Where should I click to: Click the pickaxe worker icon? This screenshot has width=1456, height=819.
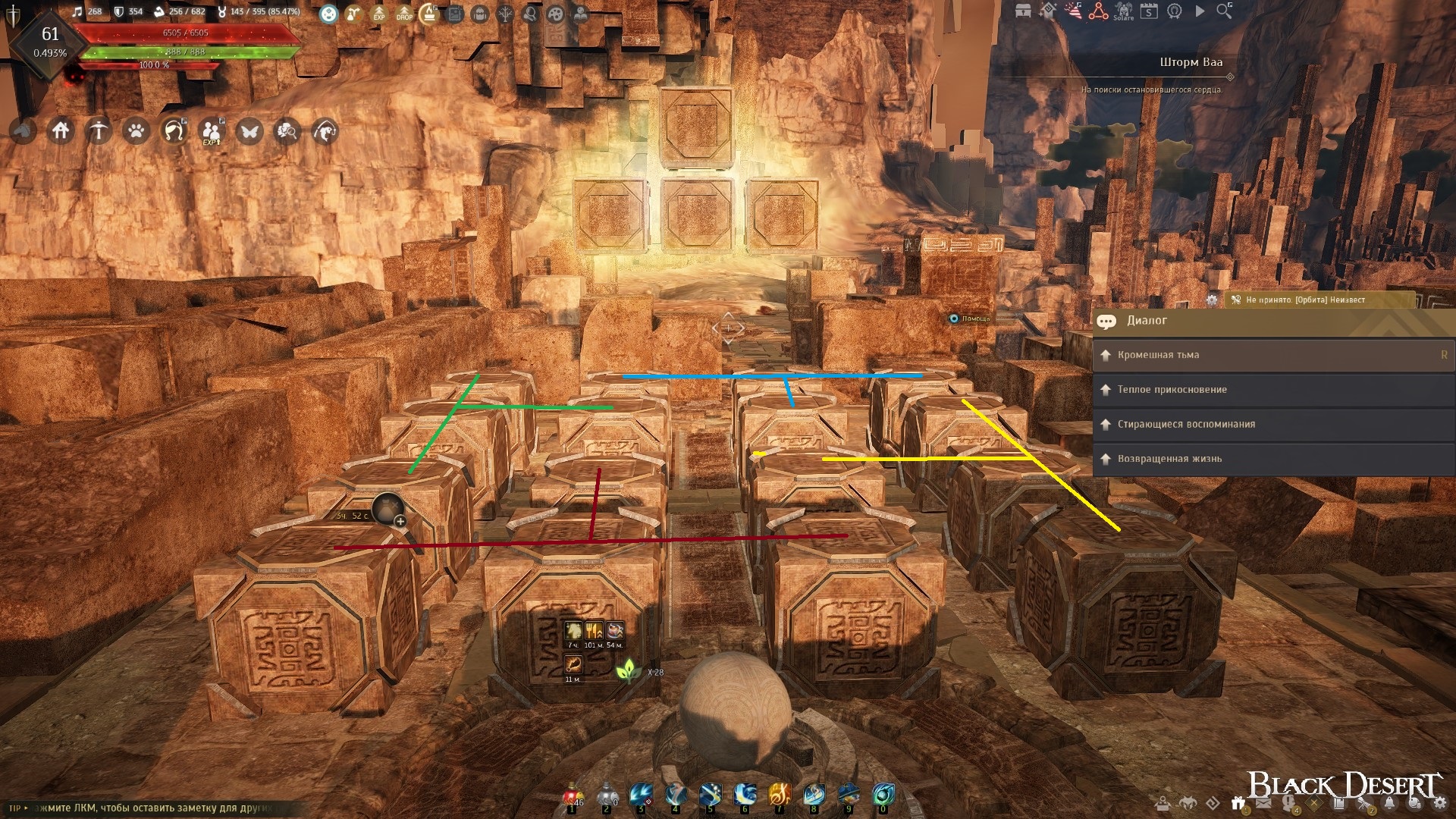(x=99, y=131)
